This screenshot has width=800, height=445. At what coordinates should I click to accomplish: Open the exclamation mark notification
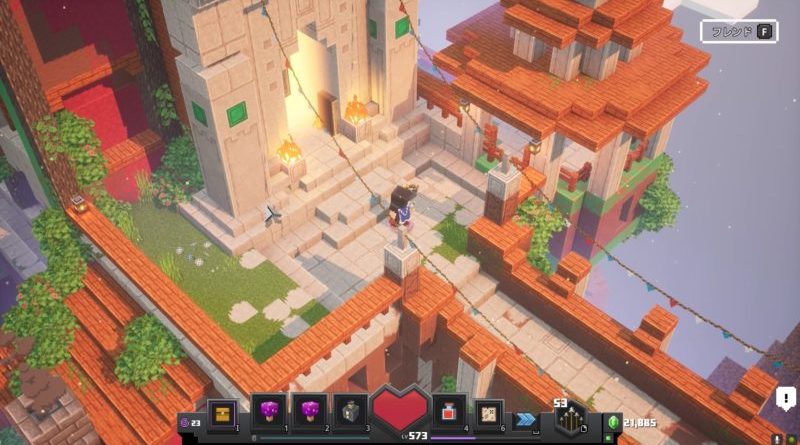coord(786,399)
